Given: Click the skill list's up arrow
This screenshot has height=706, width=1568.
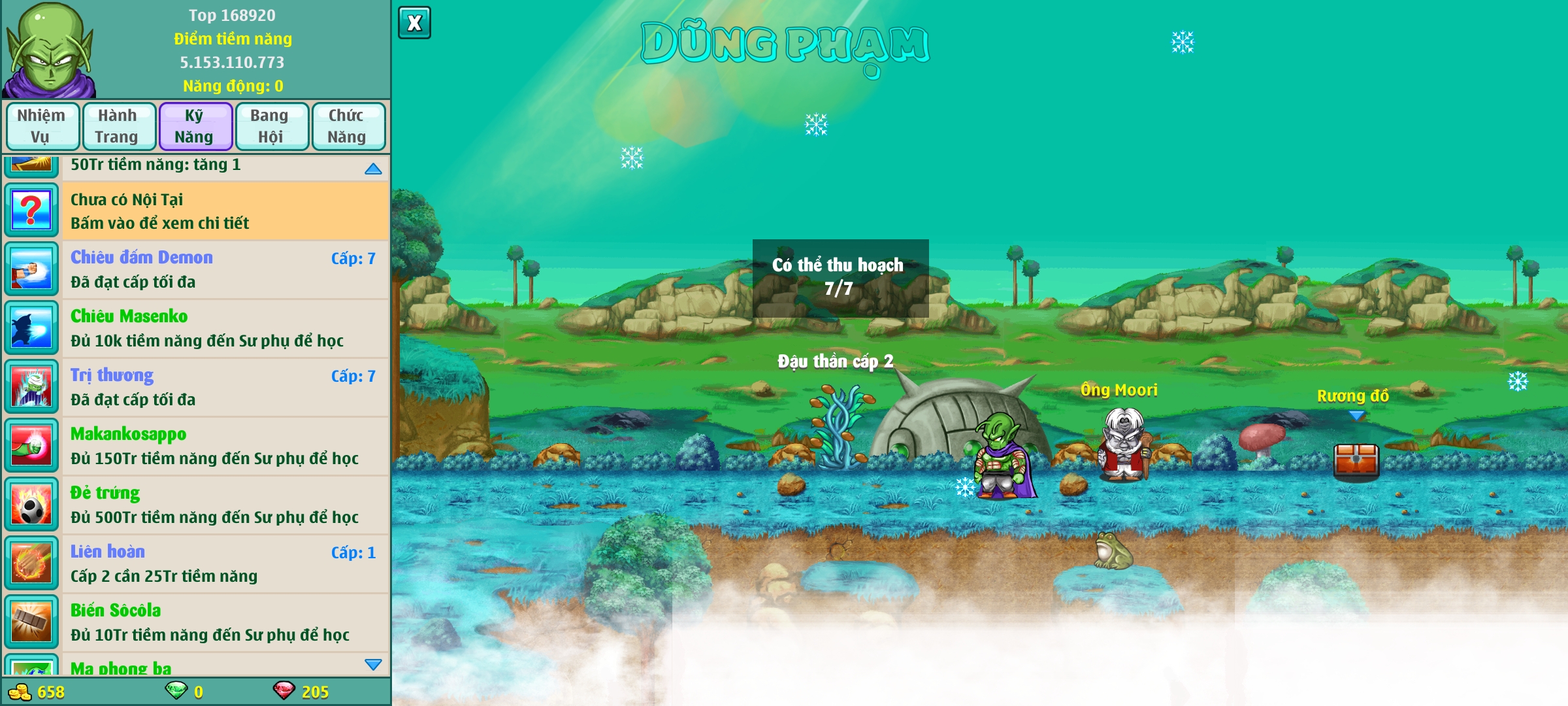Looking at the screenshot, I should click(x=373, y=169).
